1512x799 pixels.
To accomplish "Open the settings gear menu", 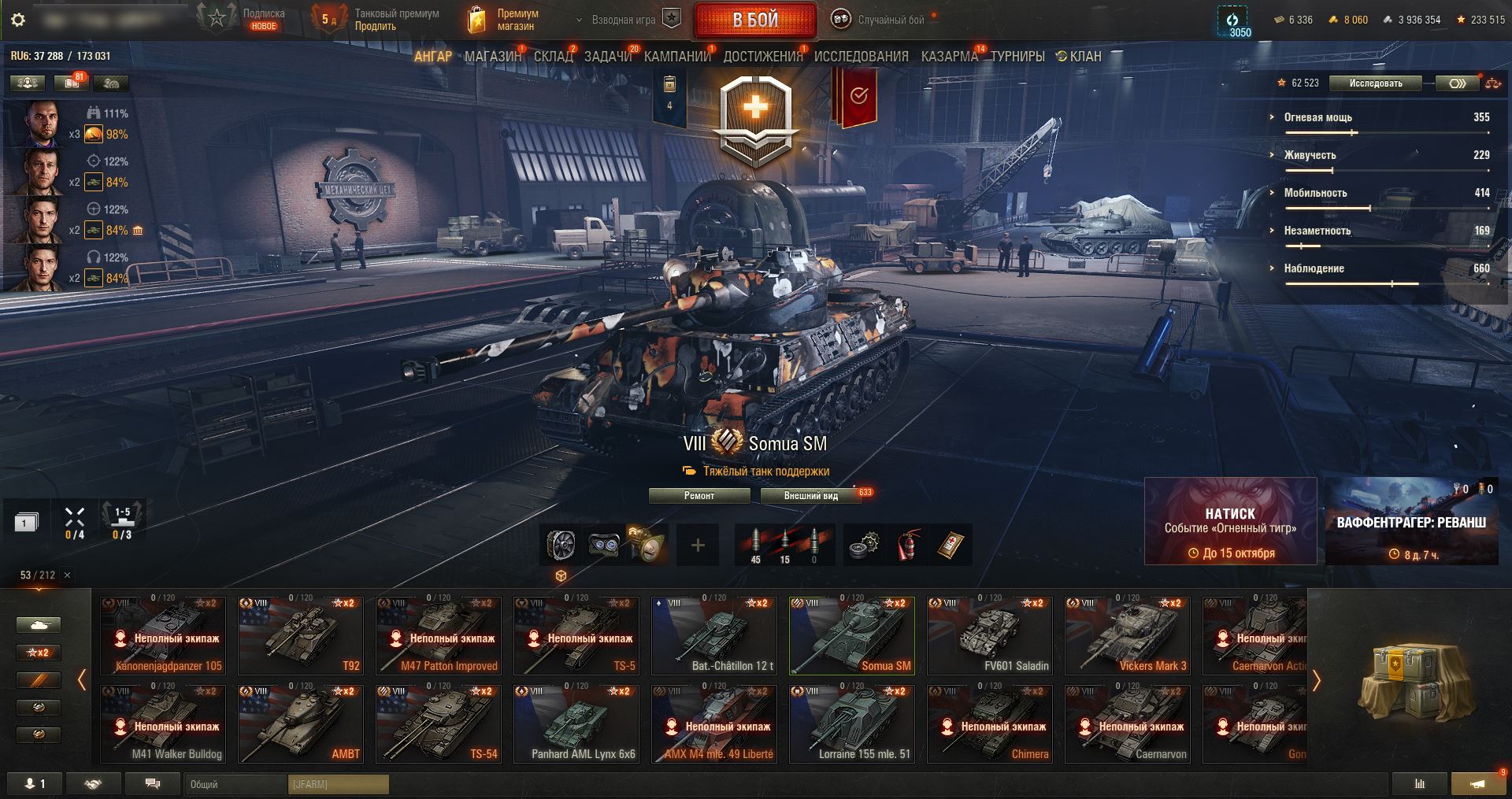I will coord(18,20).
